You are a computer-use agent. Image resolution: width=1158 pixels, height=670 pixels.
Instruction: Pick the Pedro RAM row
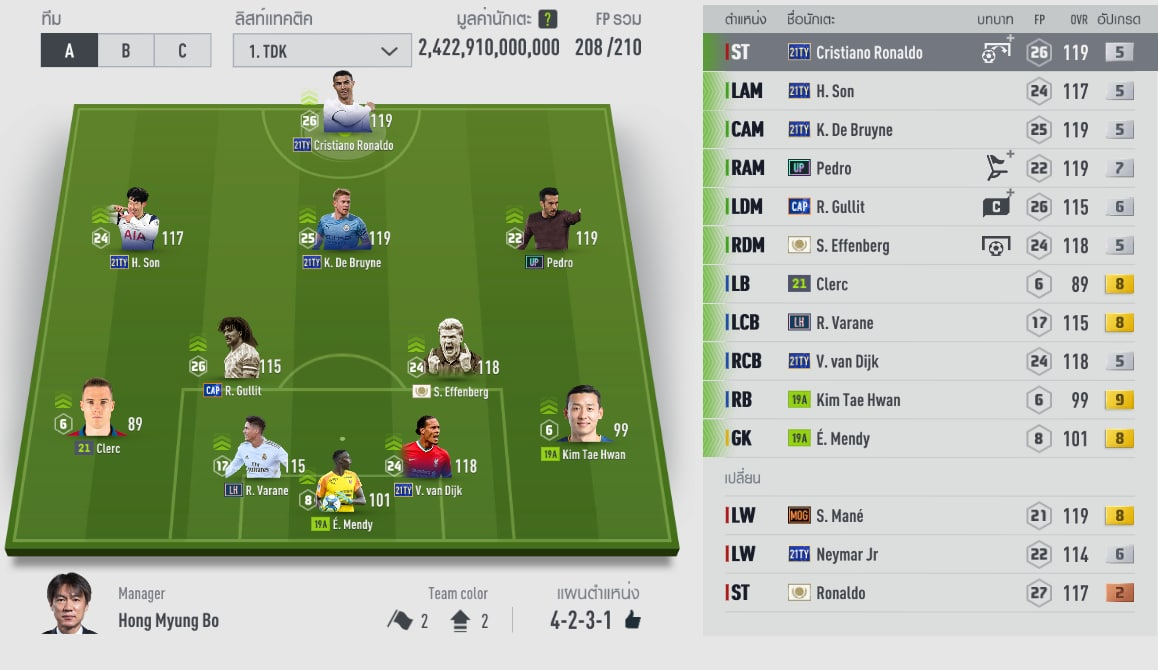[x=930, y=168]
